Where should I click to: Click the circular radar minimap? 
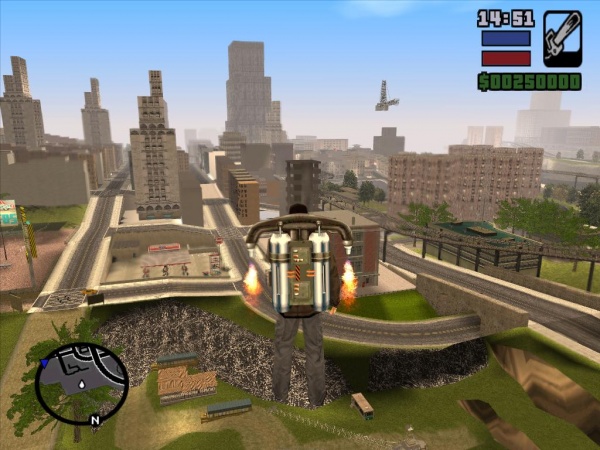click(x=81, y=383)
